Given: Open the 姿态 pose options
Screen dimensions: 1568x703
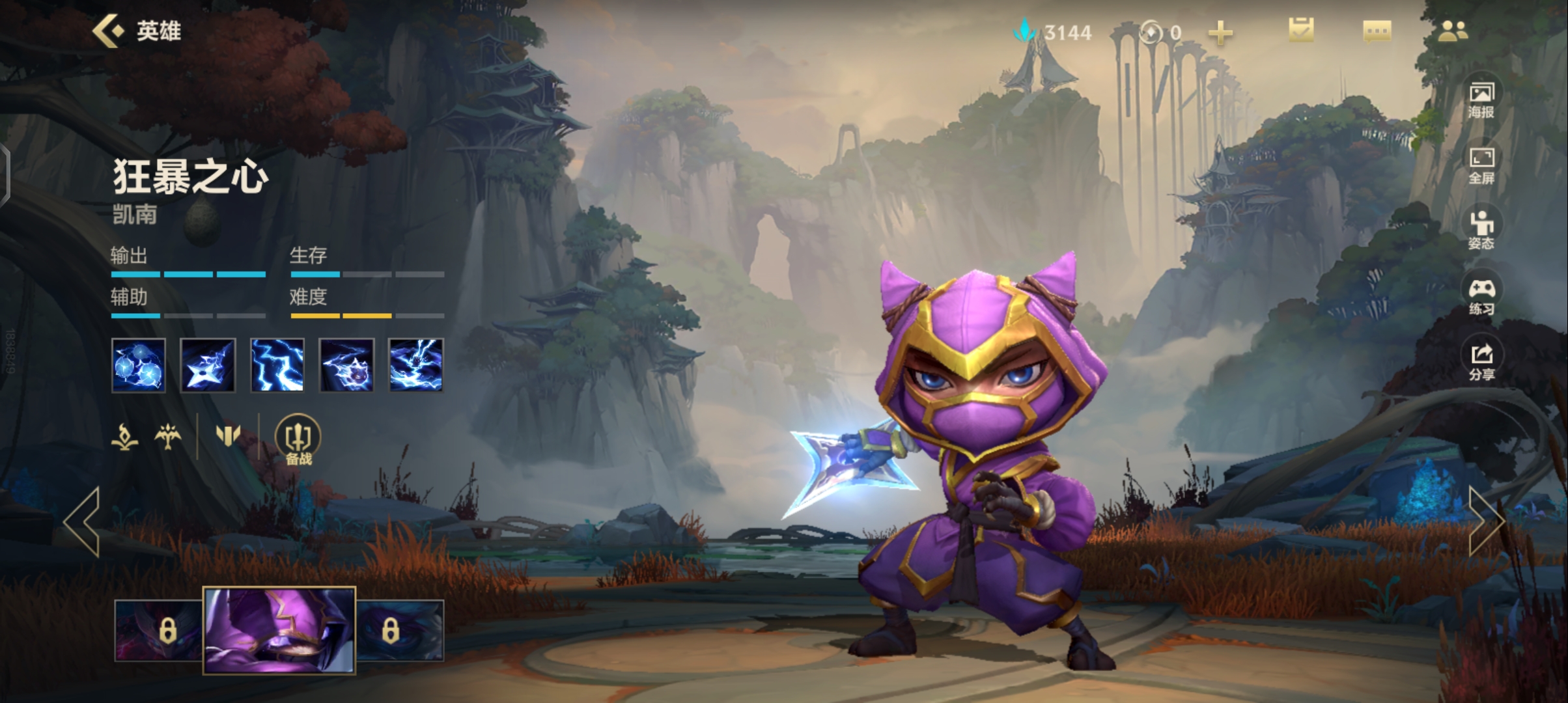Looking at the screenshot, I should [1481, 230].
